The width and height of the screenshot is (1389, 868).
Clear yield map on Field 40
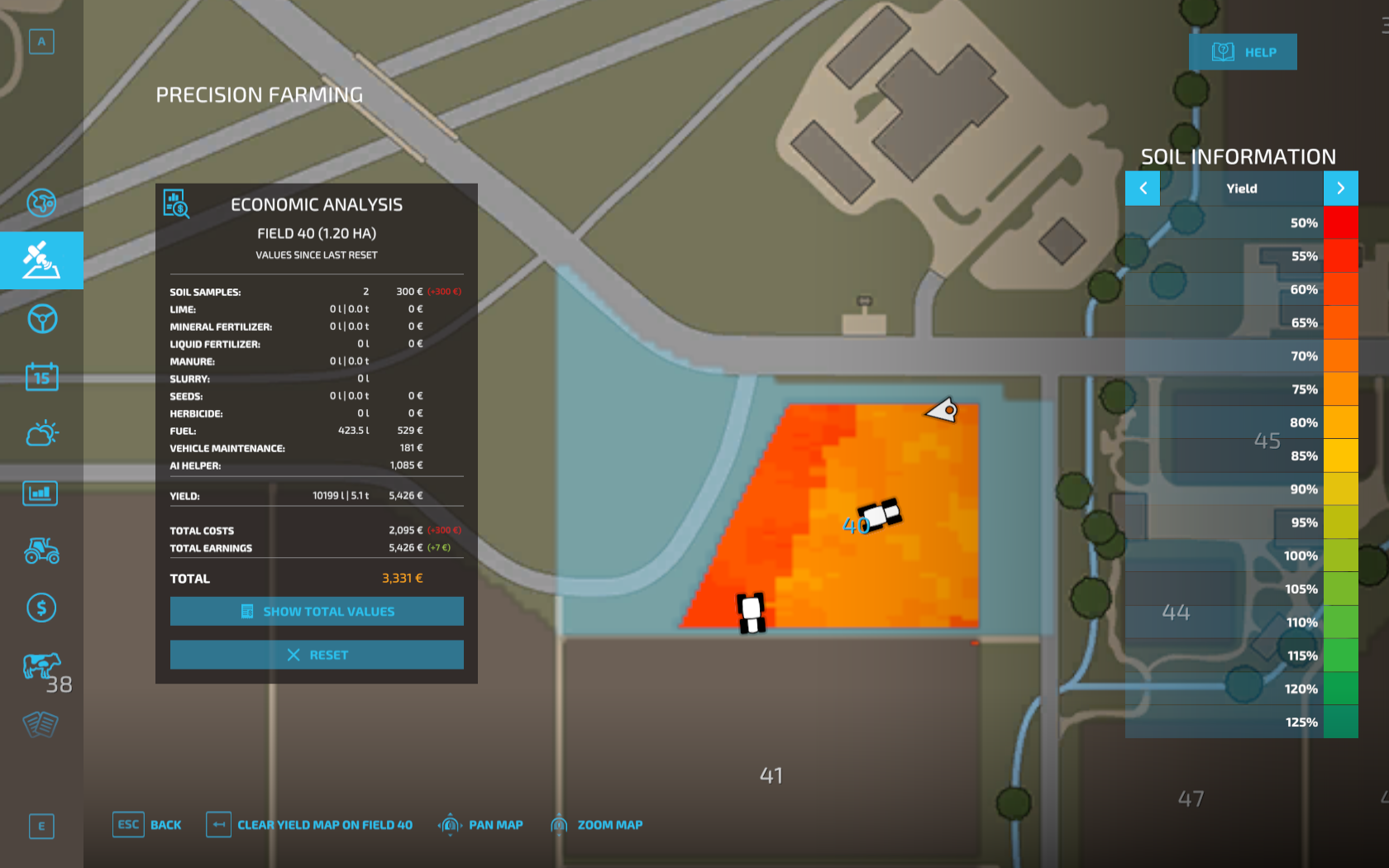click(x=308, y=824)
